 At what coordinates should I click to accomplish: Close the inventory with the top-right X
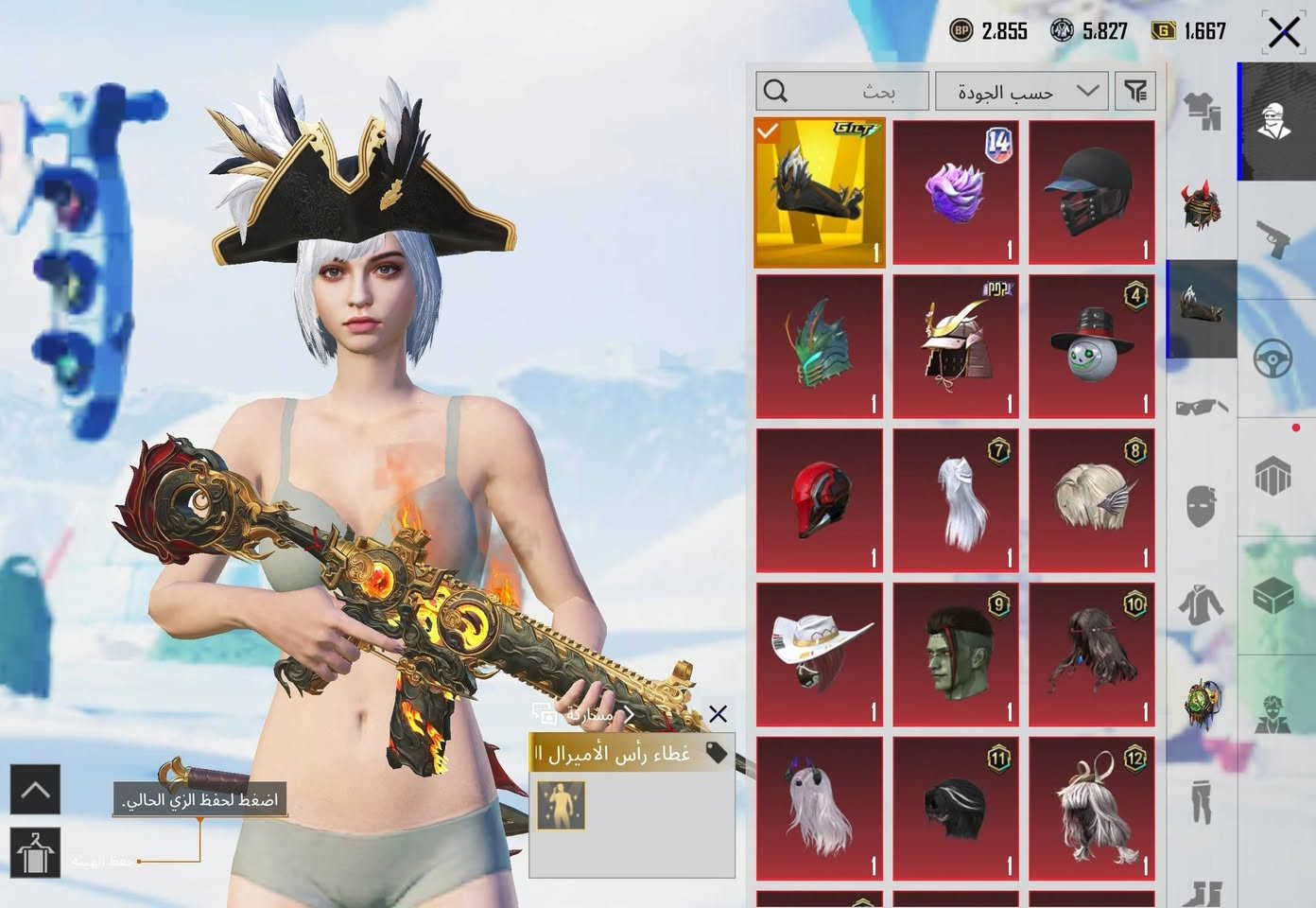(1283, 33)
